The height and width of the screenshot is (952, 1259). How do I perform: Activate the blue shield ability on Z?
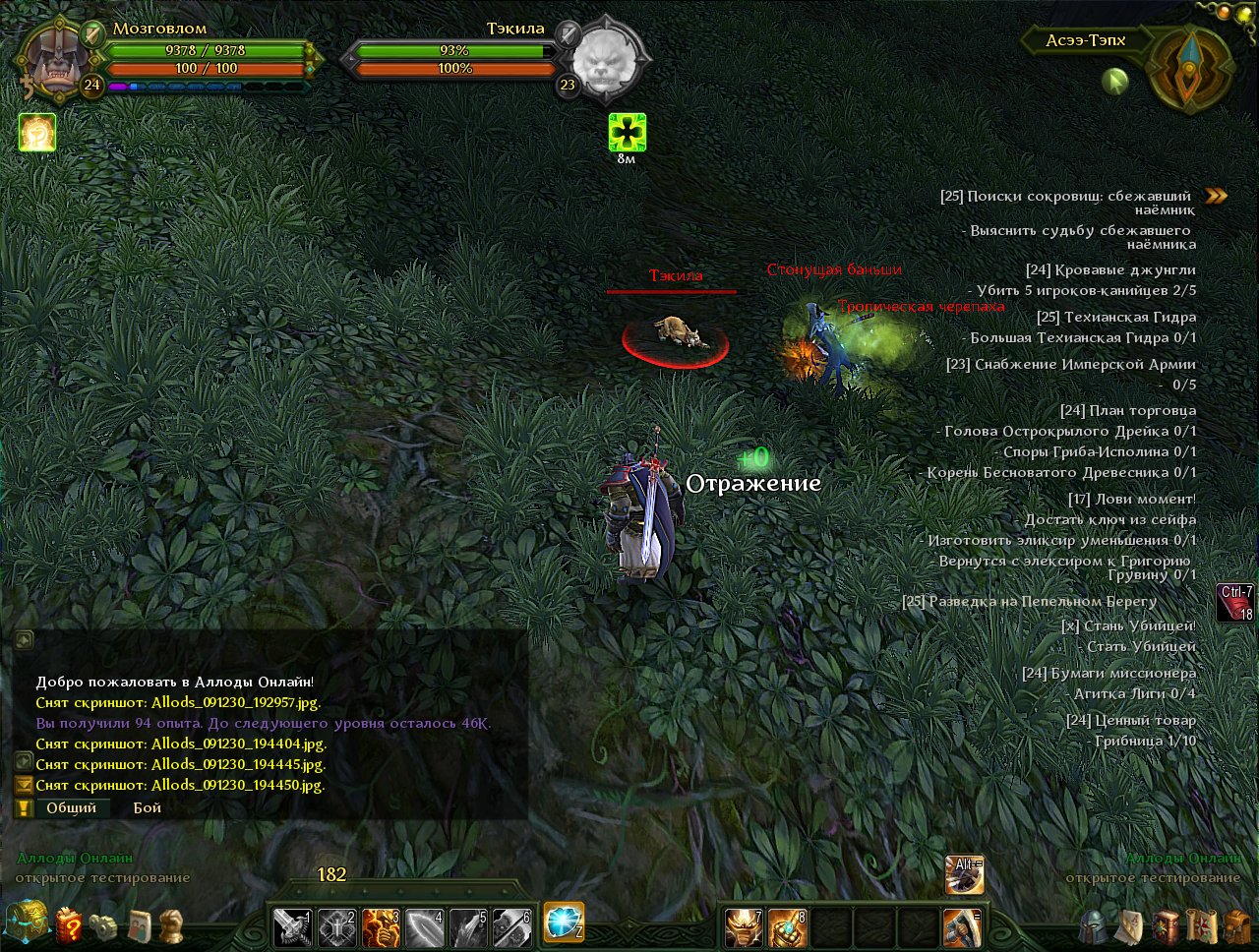click(564, 922)
